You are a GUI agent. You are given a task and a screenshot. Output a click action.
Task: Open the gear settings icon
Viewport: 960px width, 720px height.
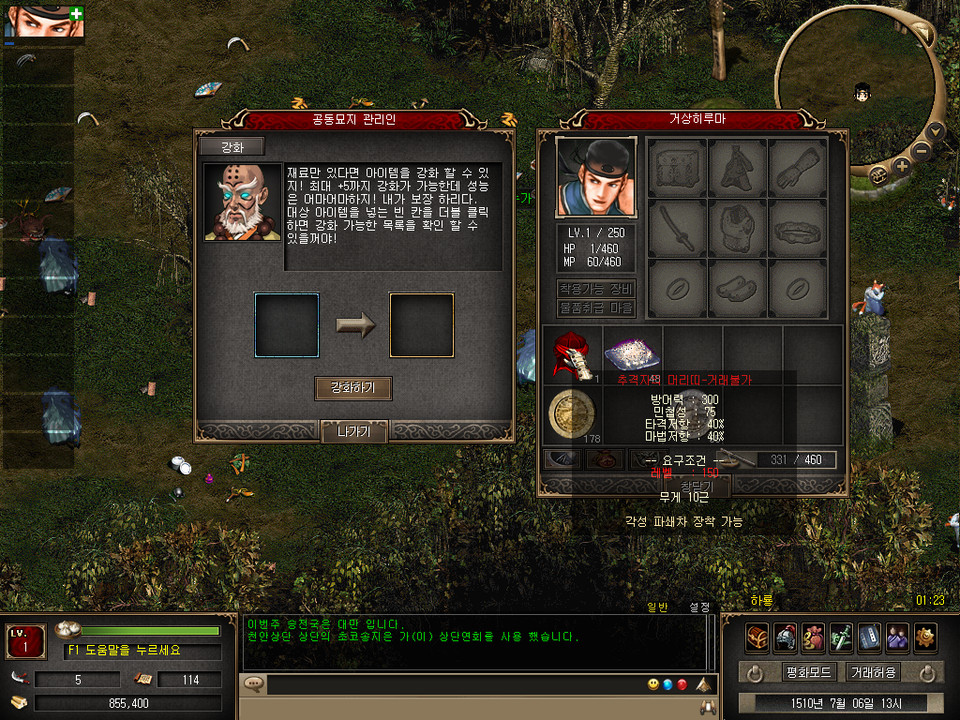925,637
